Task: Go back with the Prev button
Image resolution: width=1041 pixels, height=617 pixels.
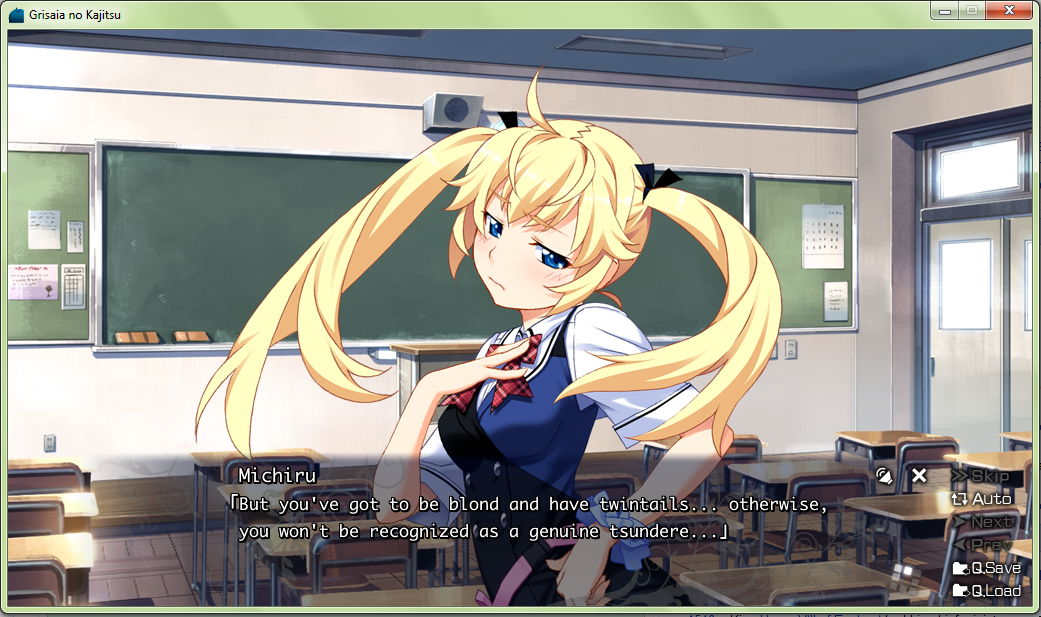Action: click(988, 545)
